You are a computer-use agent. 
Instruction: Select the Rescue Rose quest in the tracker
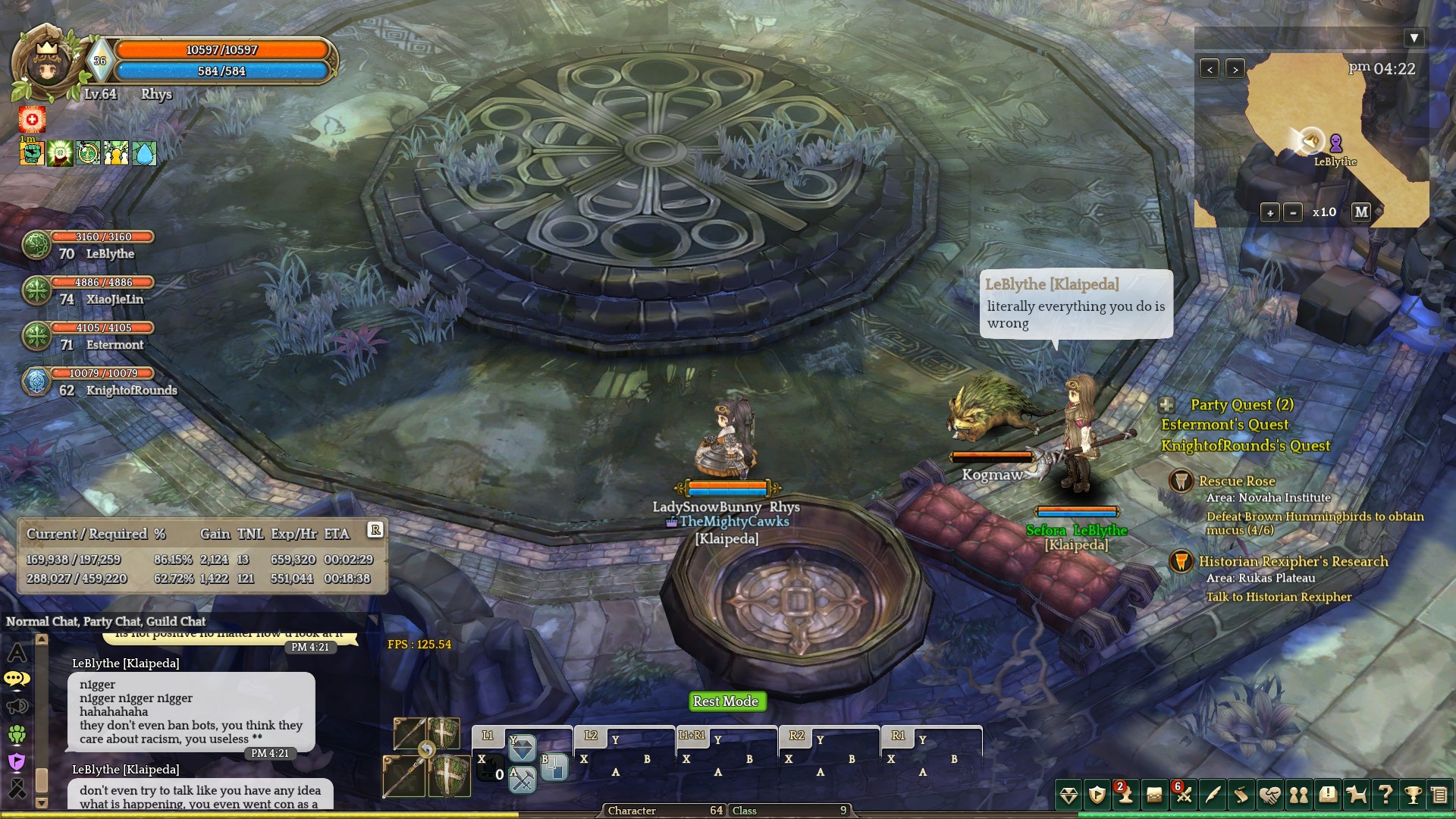1236,481
